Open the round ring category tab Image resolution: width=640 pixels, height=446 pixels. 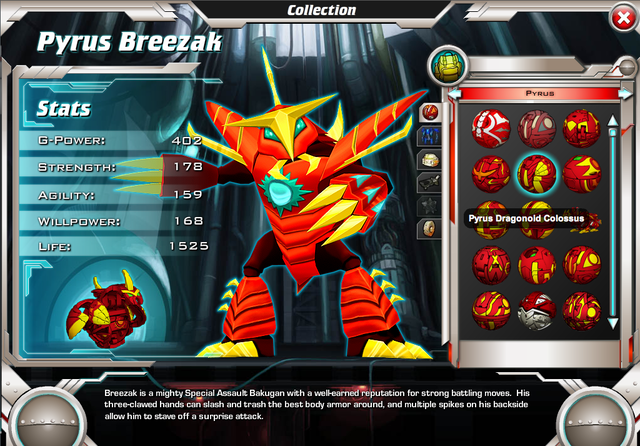[431, 228]
